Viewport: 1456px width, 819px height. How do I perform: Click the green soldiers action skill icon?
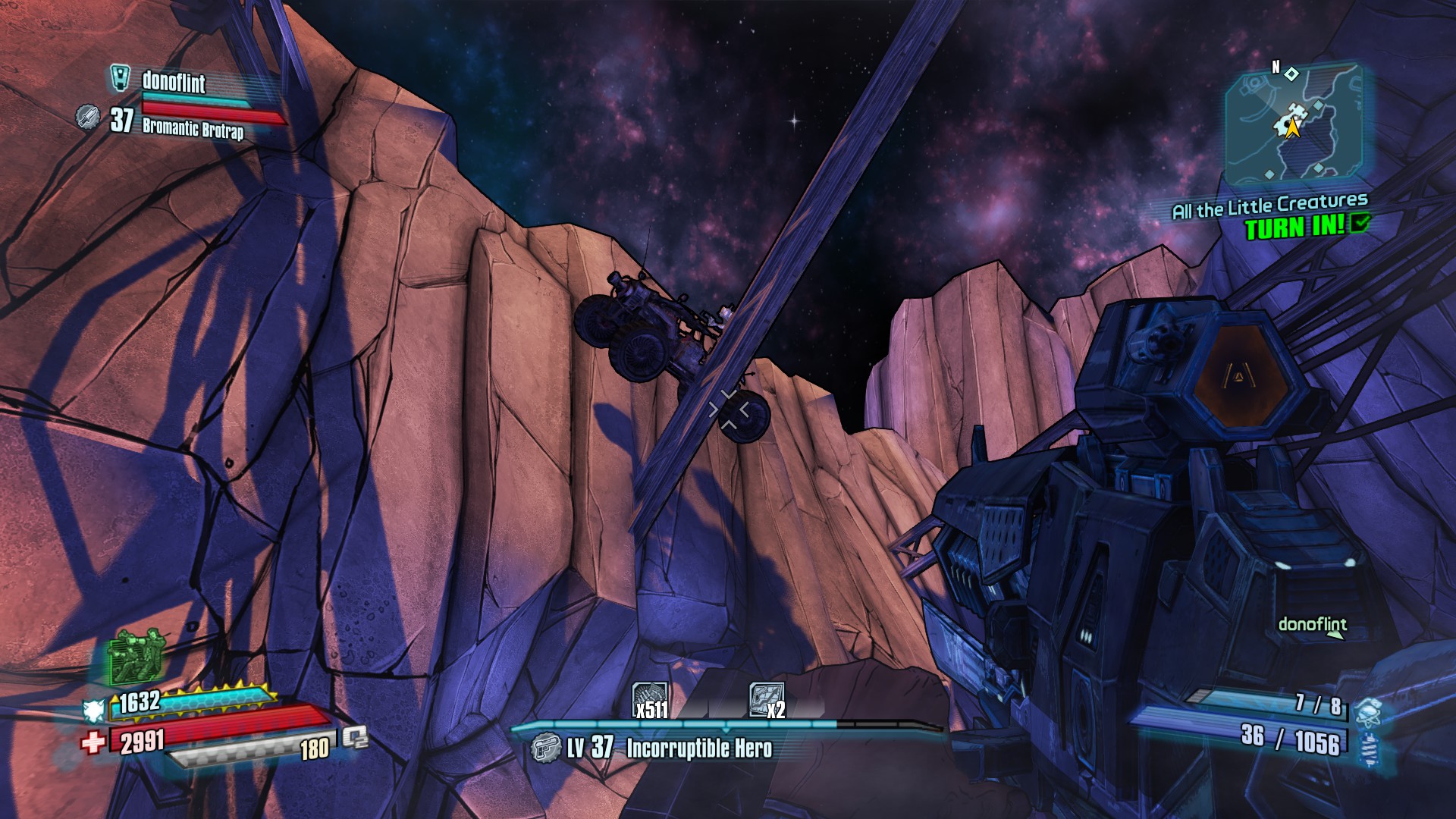point(136,655)
